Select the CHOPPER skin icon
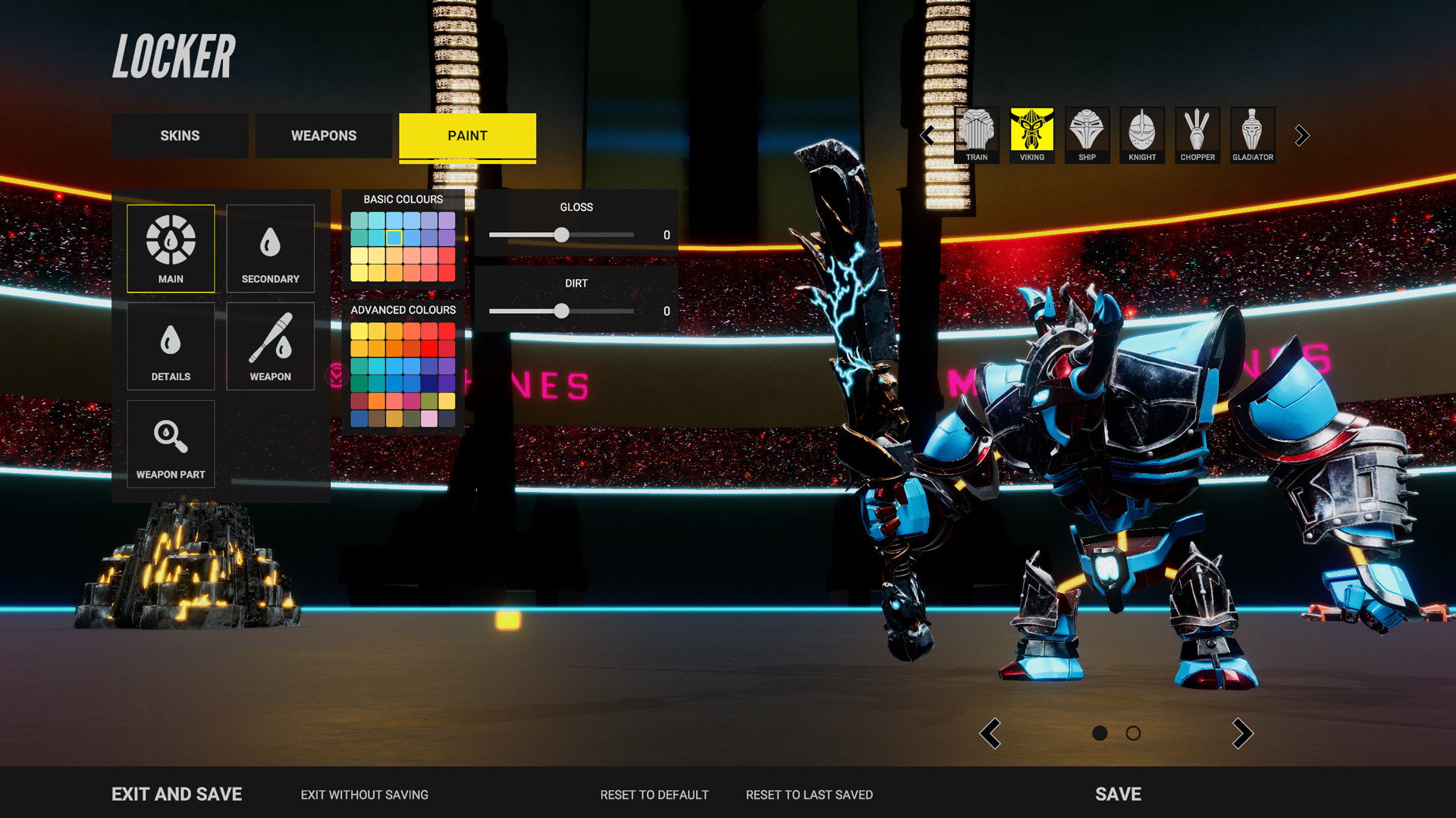 1197,135
